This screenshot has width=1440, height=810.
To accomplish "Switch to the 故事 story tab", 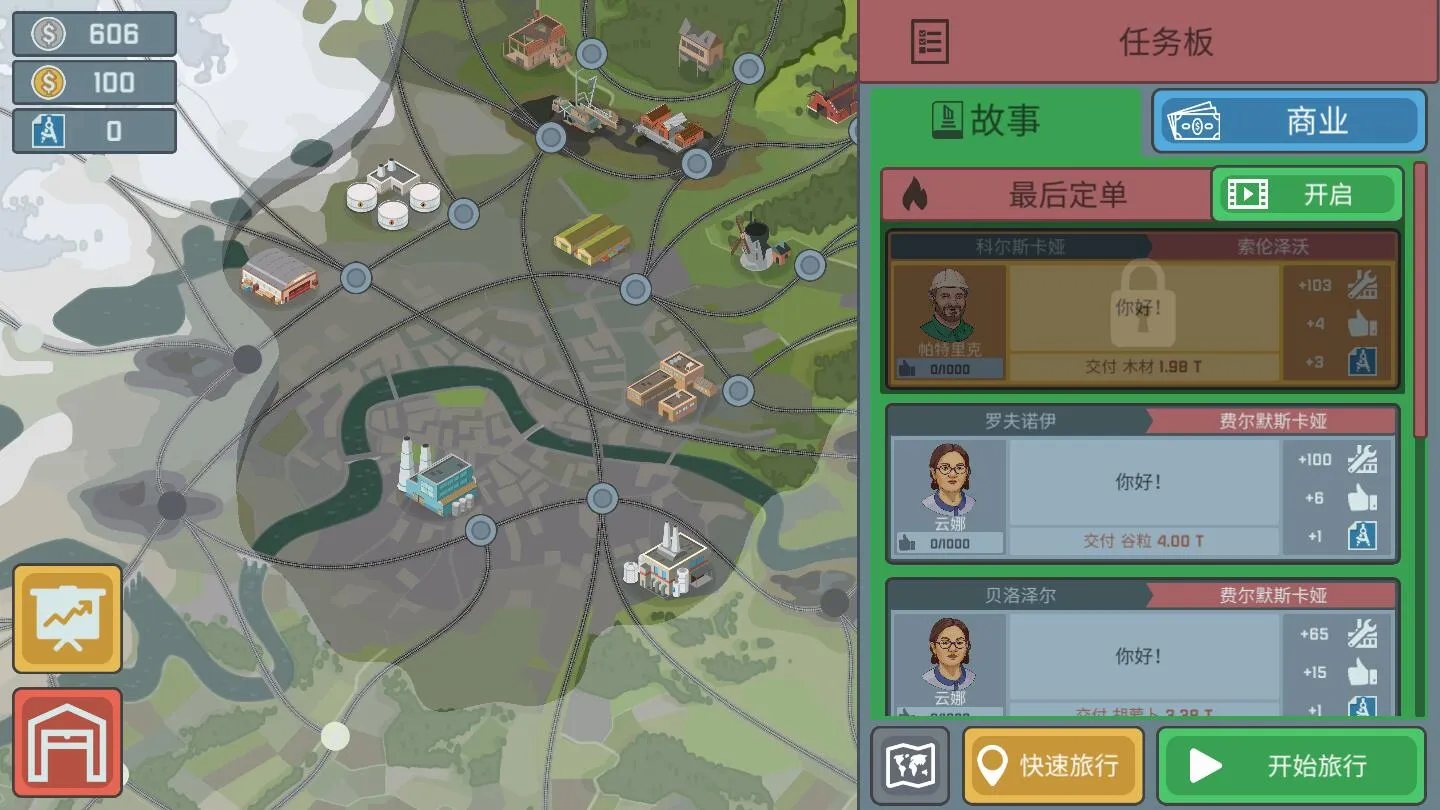I will tap(1005, 121).
